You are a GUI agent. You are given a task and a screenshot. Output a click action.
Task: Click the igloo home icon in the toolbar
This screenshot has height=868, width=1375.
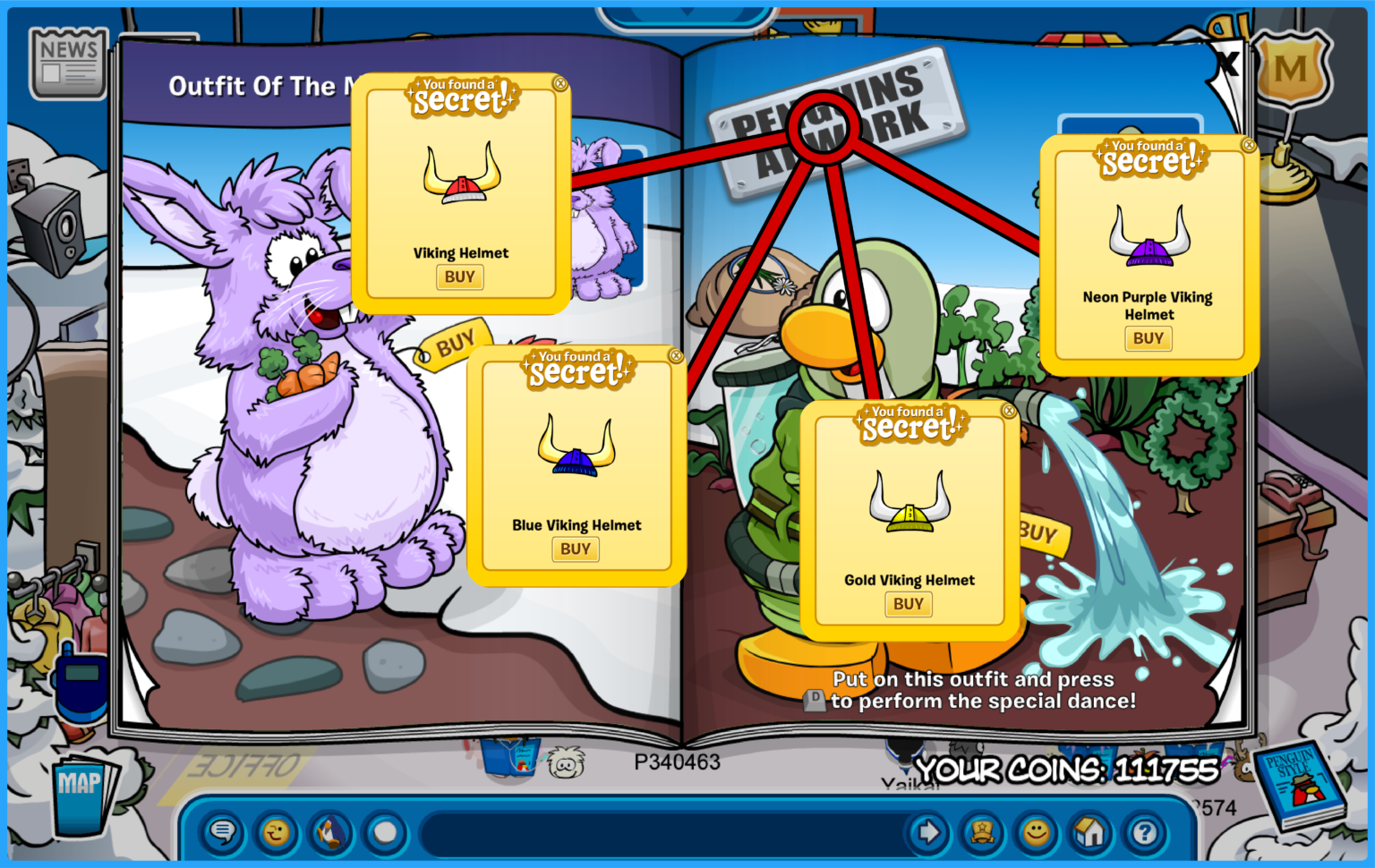1091,833
